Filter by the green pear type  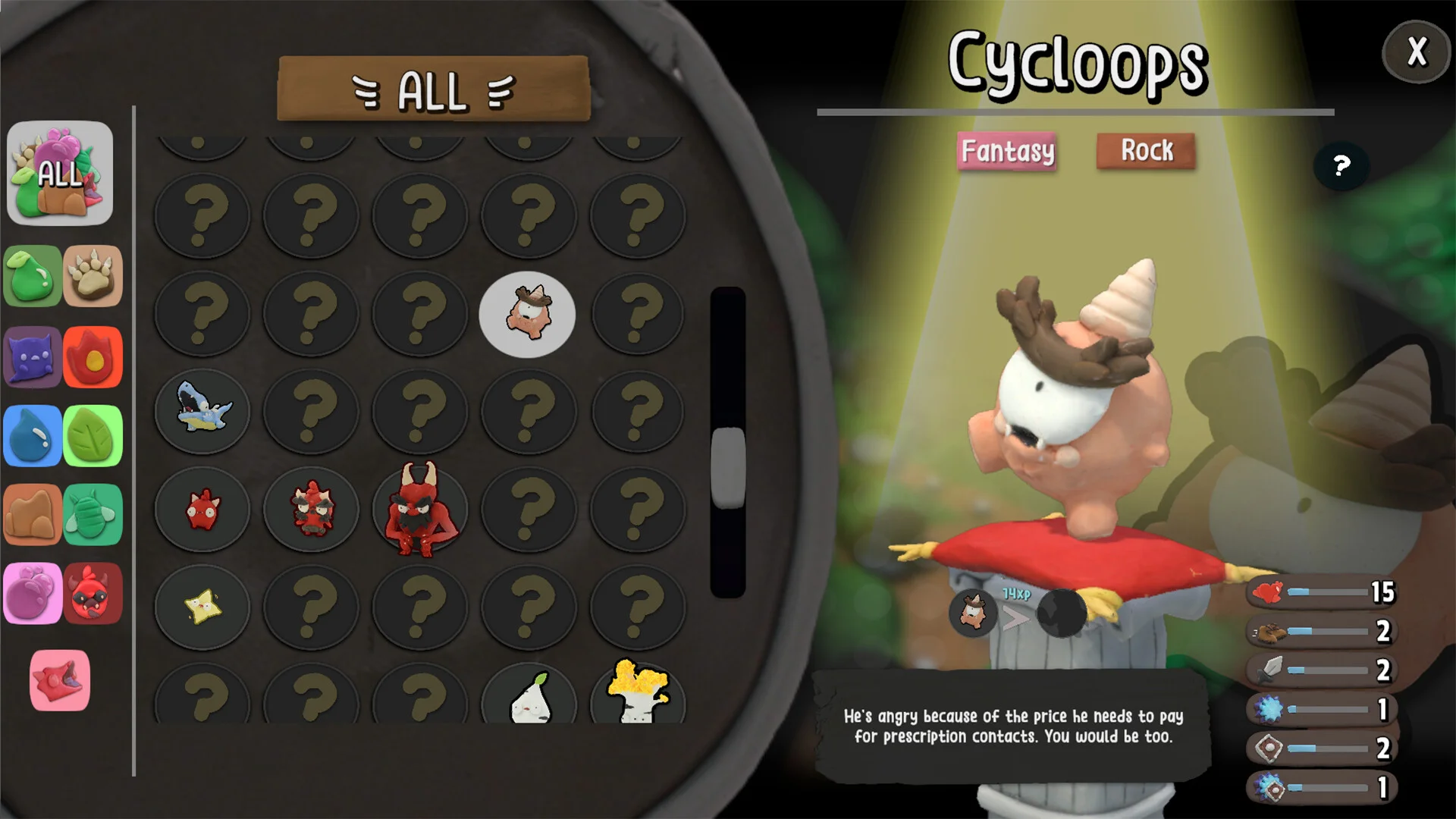click(33, 276)
